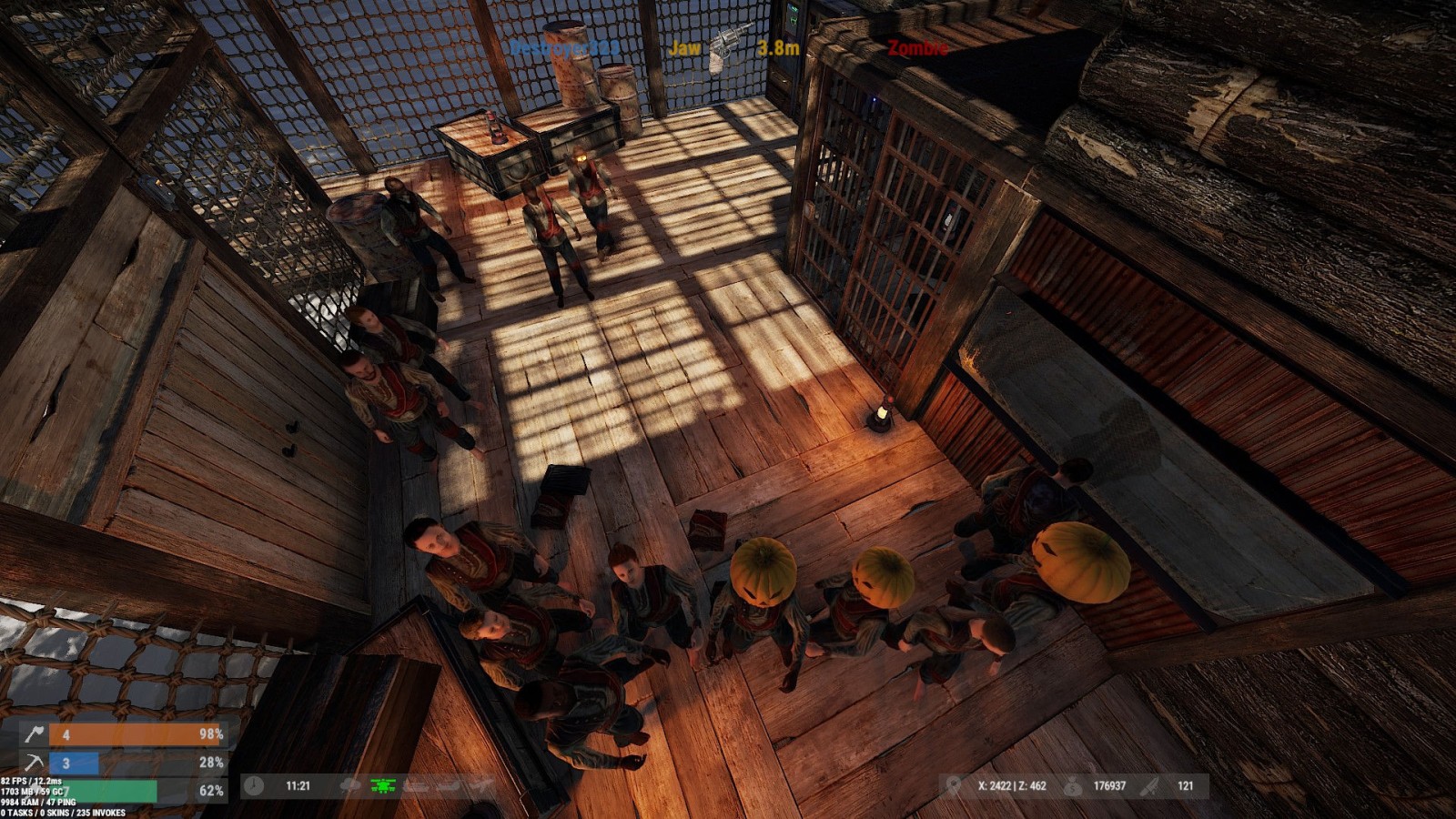
Task: Click the rain cloud weather icon
Action: pyautogui.click(x=350, y=785)
